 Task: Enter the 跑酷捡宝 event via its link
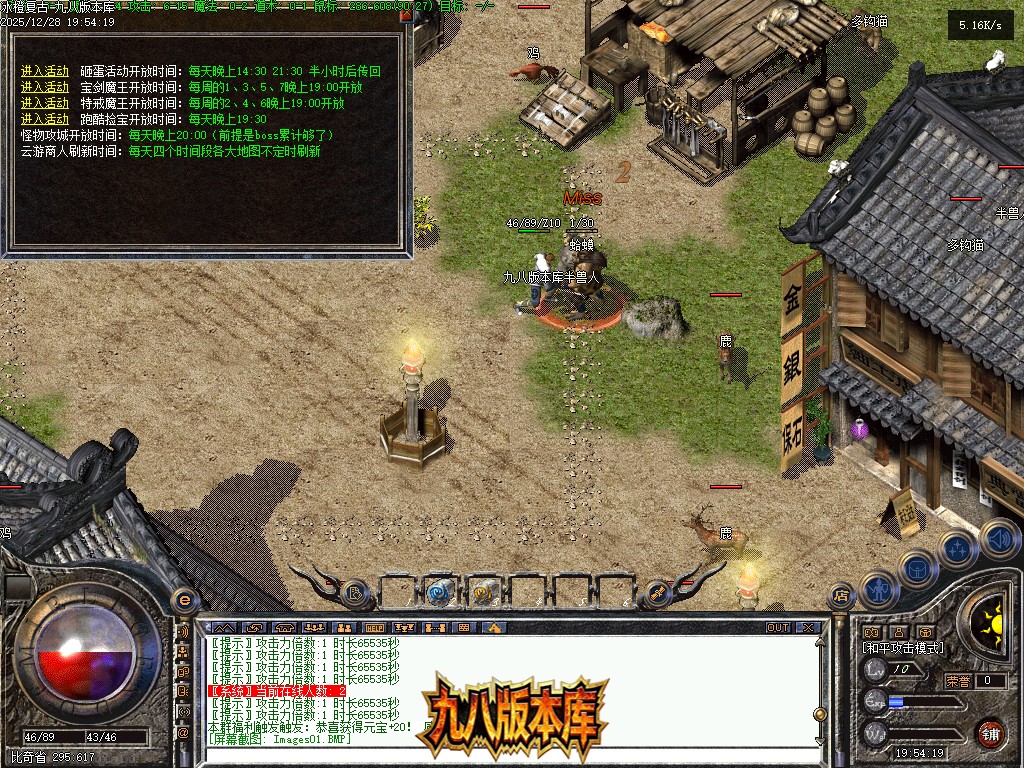pyautogui.click(x=45, y=119)
